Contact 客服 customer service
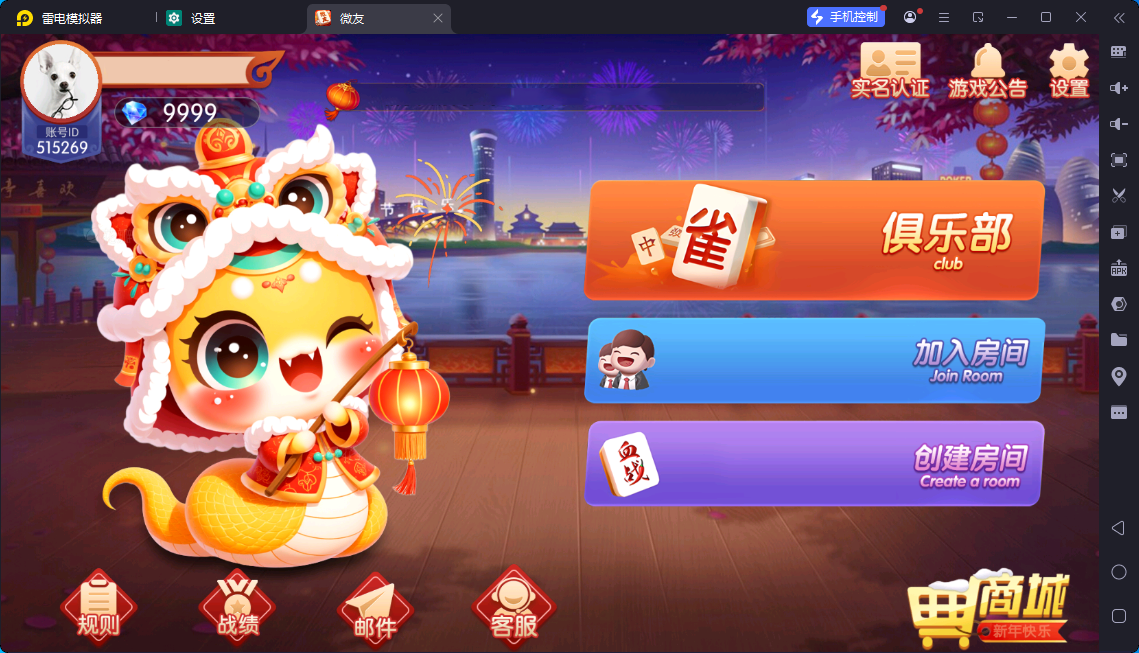 click(x=514, y=608)
